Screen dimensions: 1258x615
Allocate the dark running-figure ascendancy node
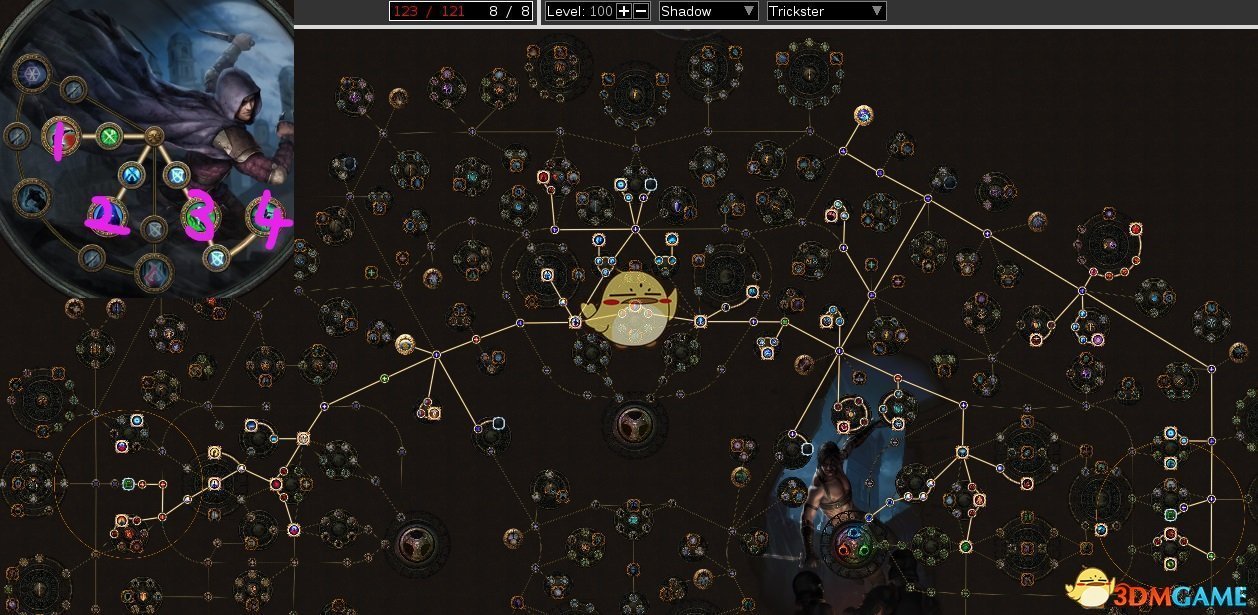32,198
